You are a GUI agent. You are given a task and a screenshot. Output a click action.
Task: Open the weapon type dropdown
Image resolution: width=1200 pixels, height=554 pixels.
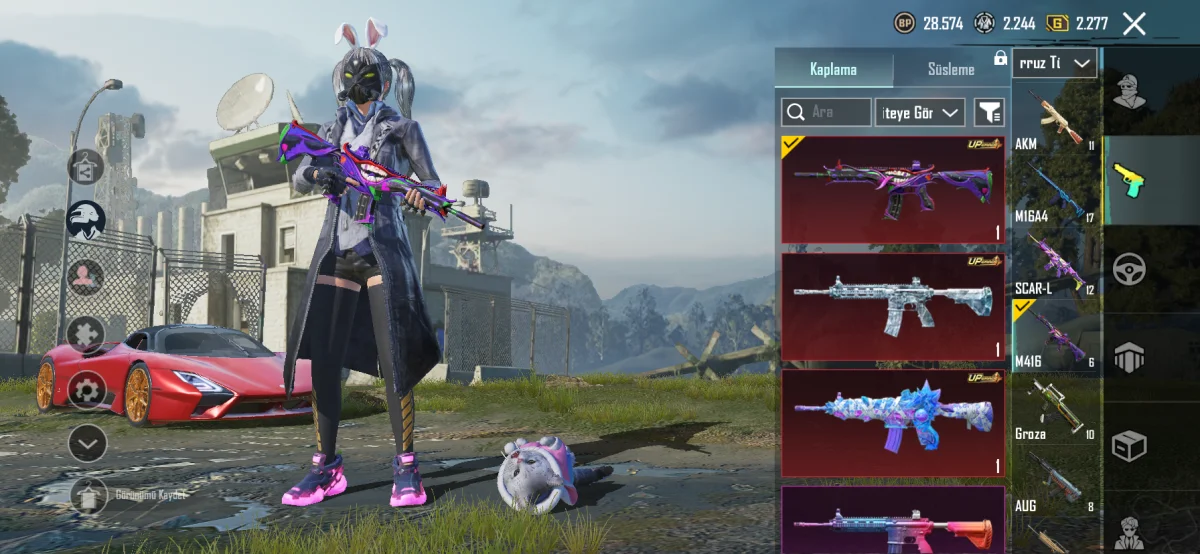click(1054, 63)
